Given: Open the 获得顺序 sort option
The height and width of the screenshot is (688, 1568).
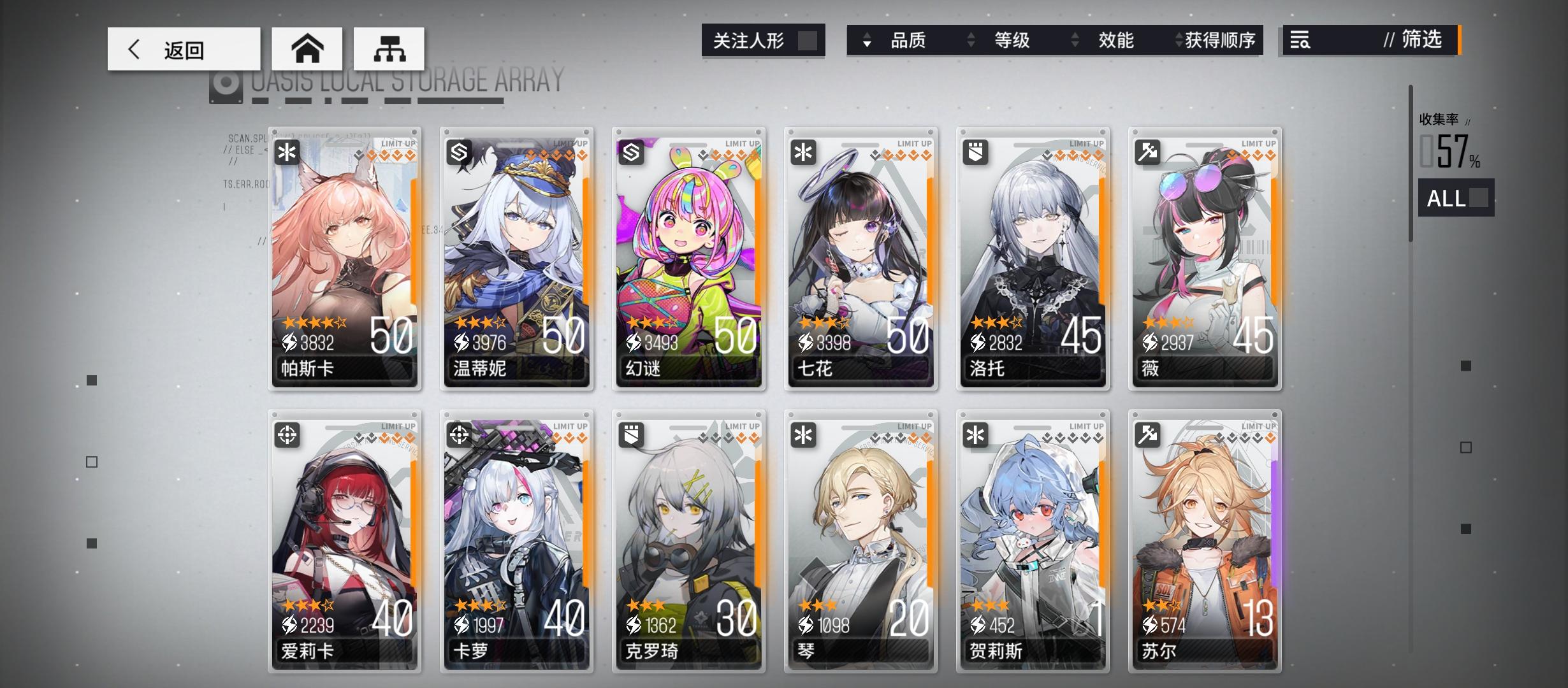Looking at the screenshot, I should coord(1216,40).
